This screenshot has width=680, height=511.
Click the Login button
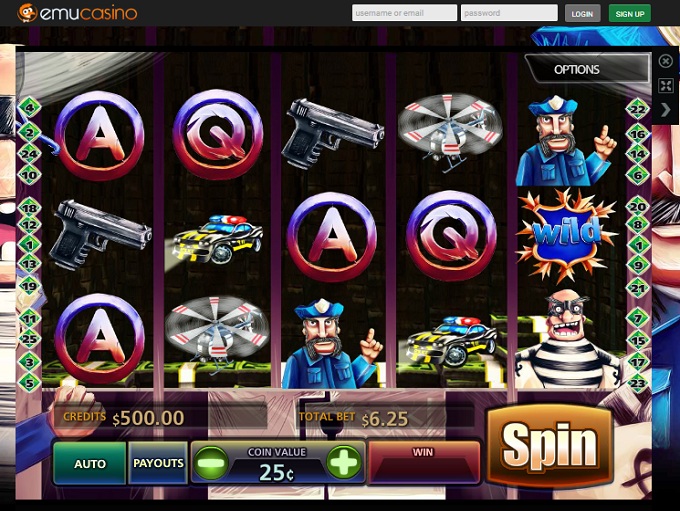coord(582,14)
